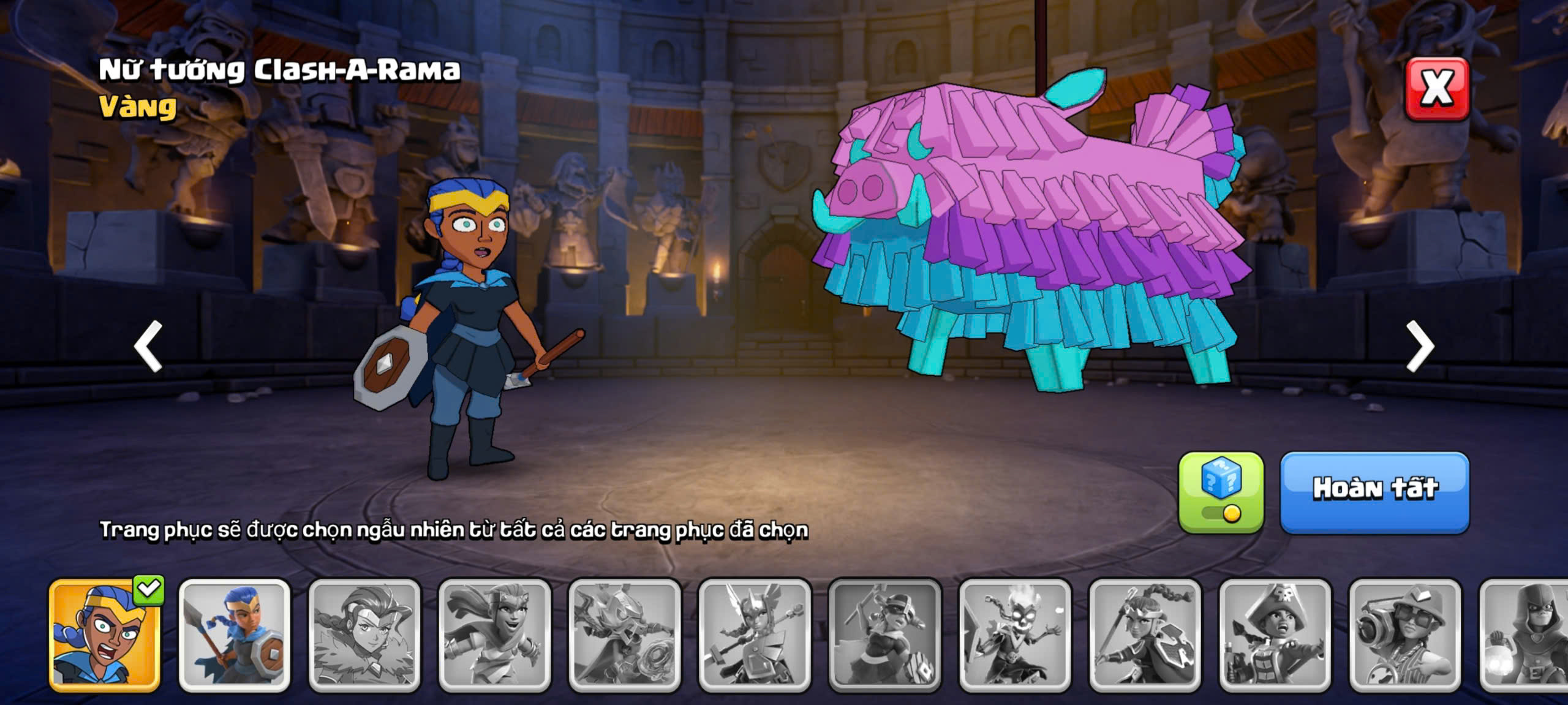The height and width of the screenshot is (705, 1568).
Task: Pick the winged helmet valkyrie skin
Action: [x=755, y=635]
